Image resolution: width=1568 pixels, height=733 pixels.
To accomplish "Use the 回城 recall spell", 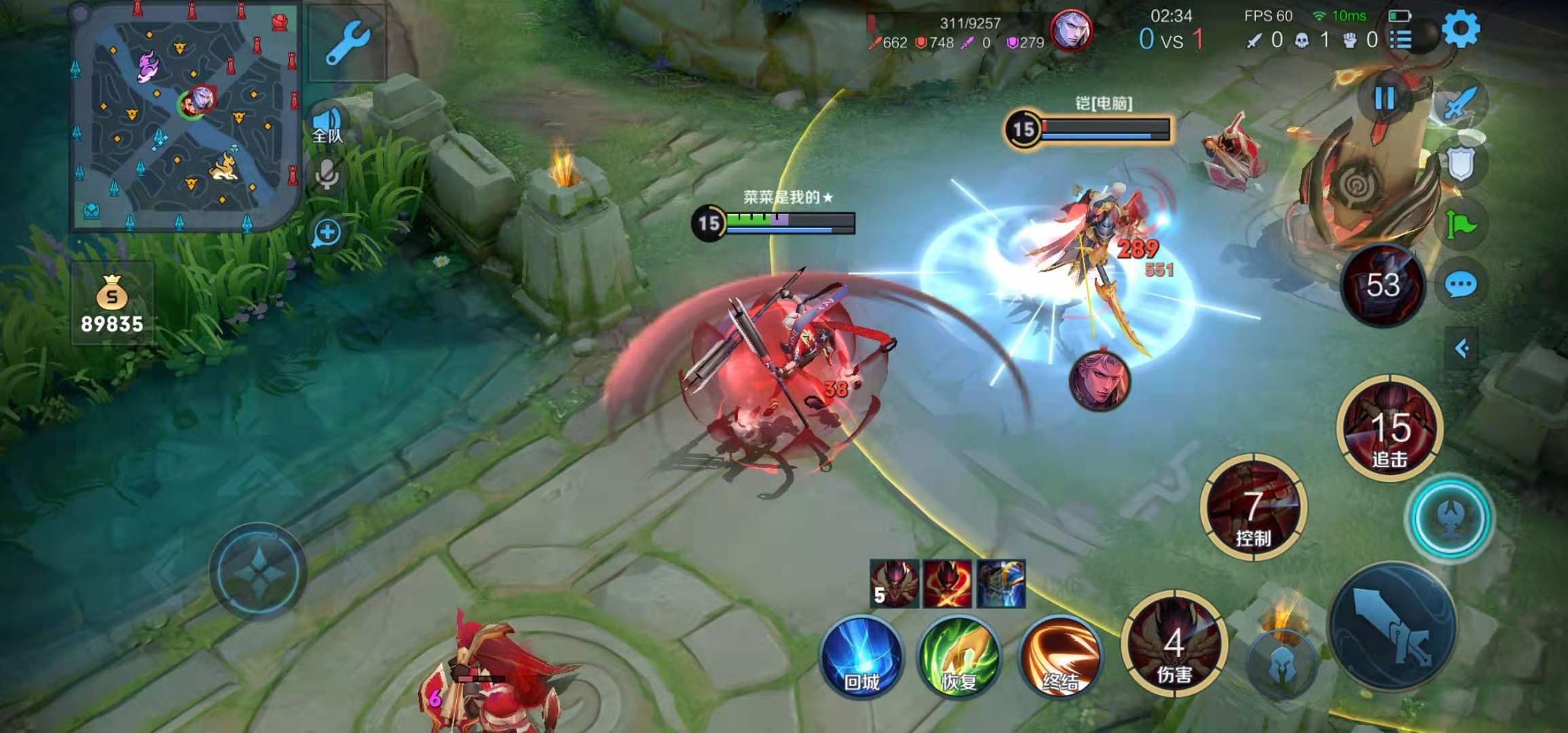I will coord(862,656).
